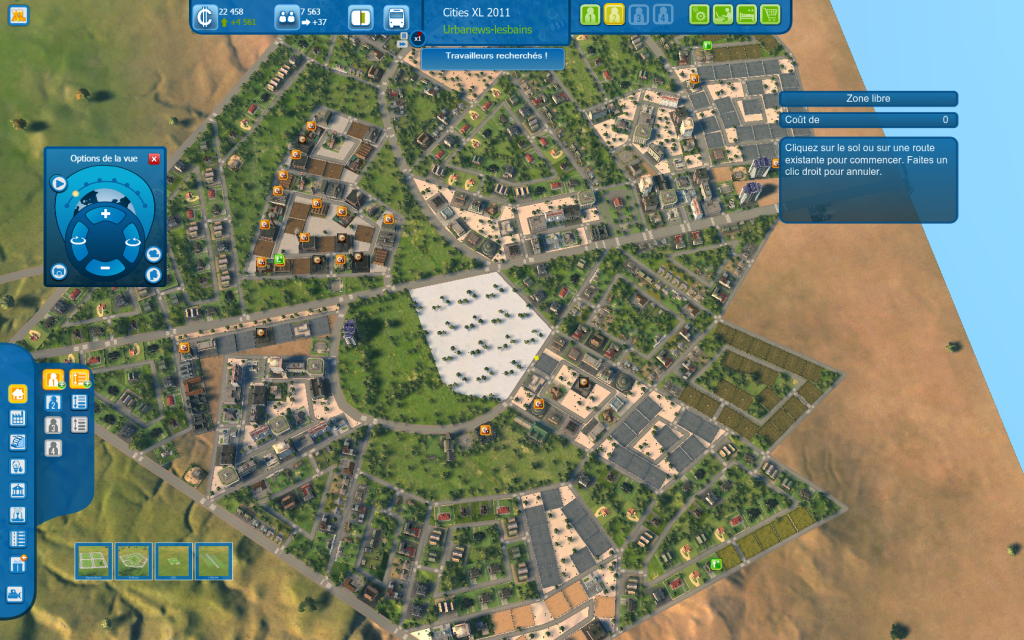Open the shopping cart menu
Viewport: 1024px width, 640px height.
click(x=770, y=15)
